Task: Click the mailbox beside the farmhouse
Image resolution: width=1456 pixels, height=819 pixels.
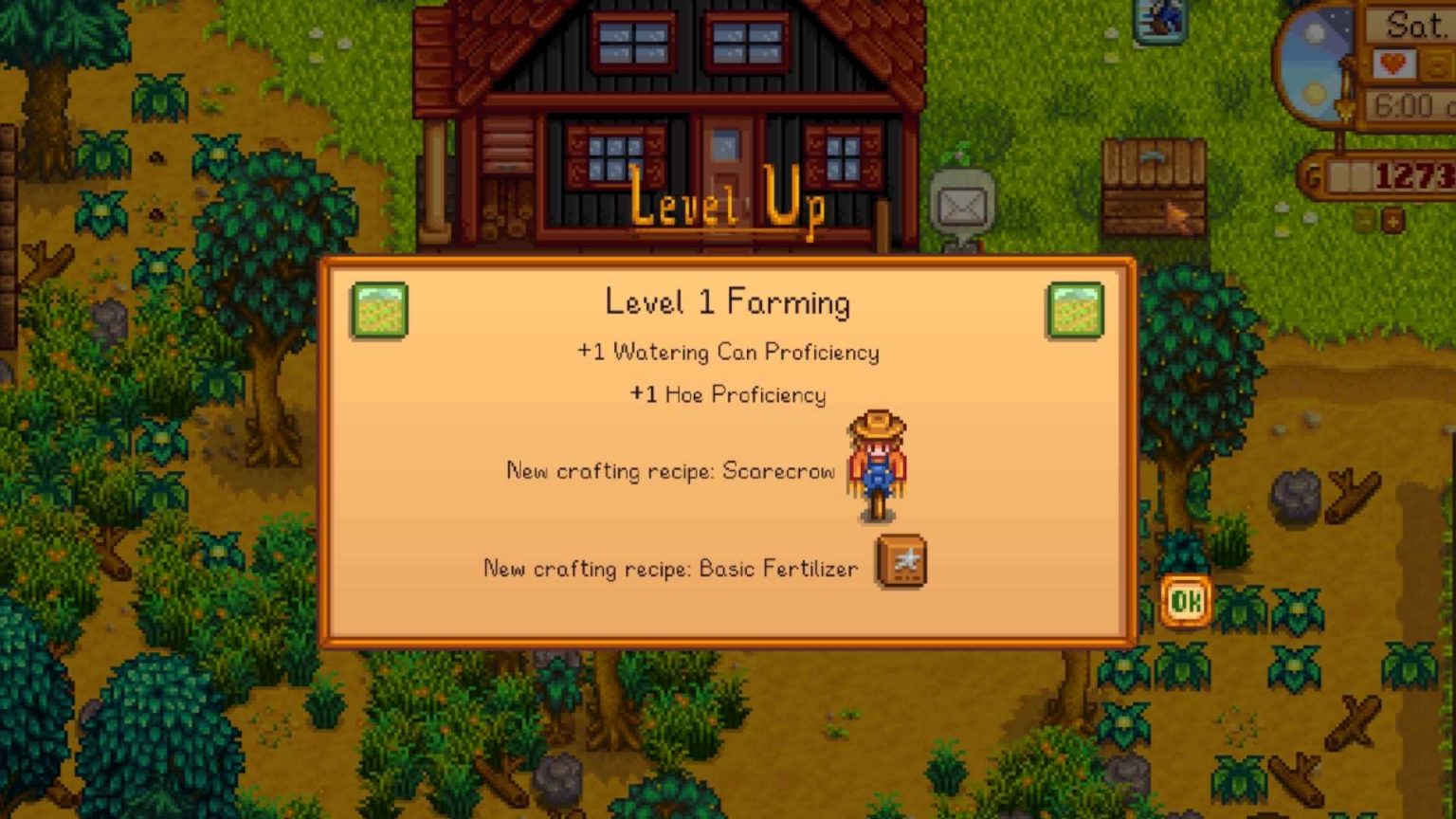Action: [960, 199]
